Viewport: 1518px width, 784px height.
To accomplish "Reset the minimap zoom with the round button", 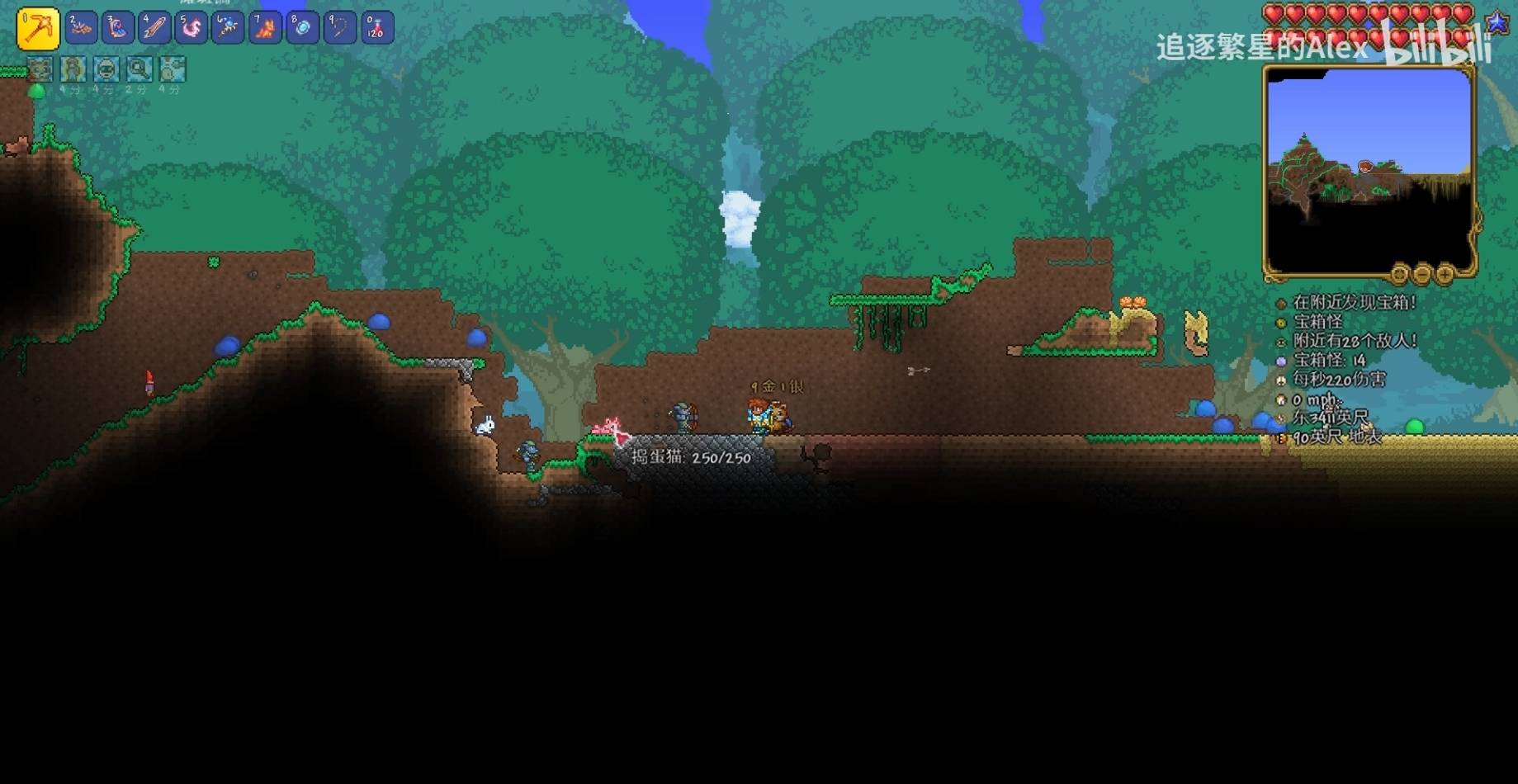I will click(x=1400, y=274).
